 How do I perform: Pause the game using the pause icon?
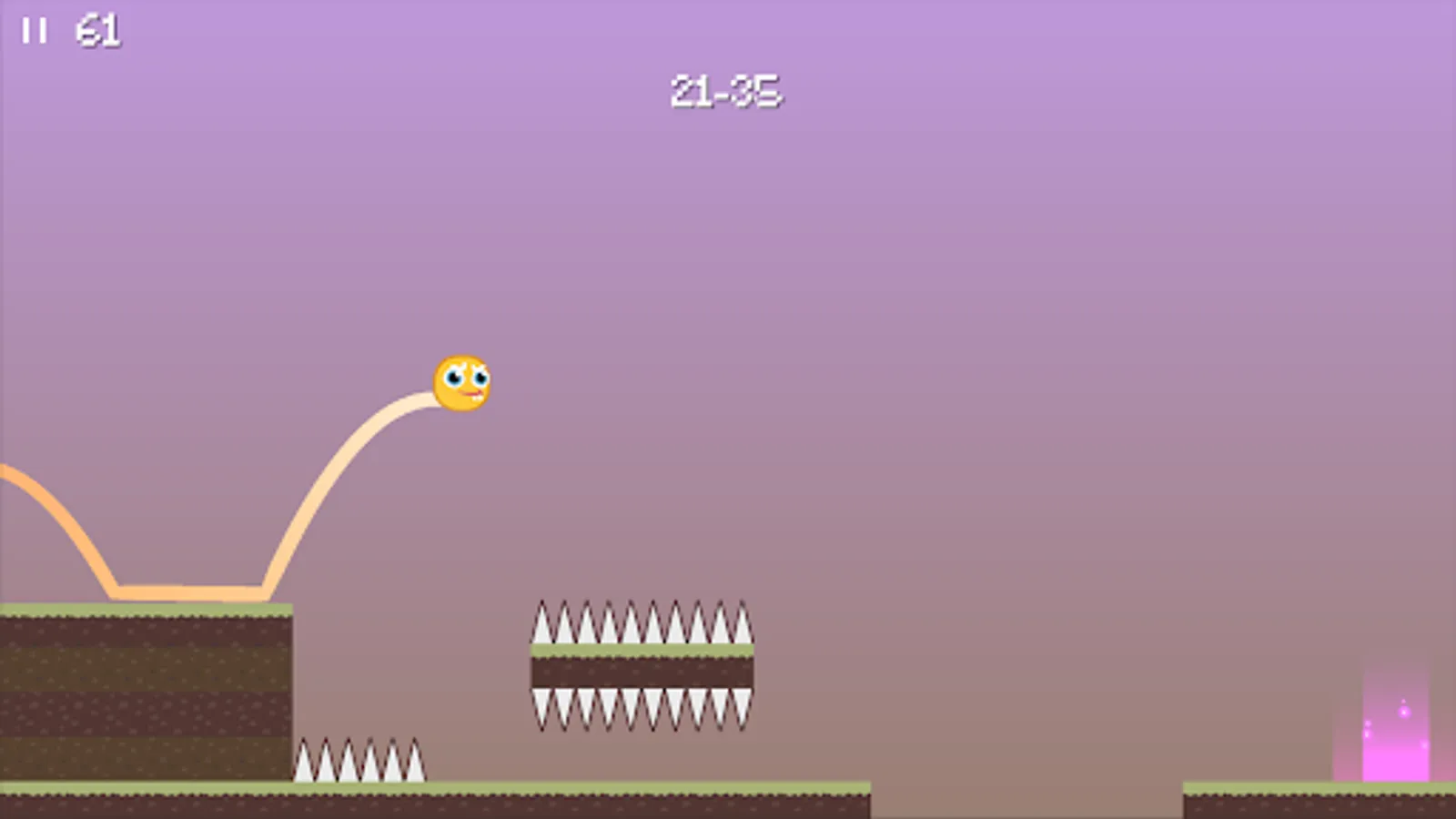35,30
